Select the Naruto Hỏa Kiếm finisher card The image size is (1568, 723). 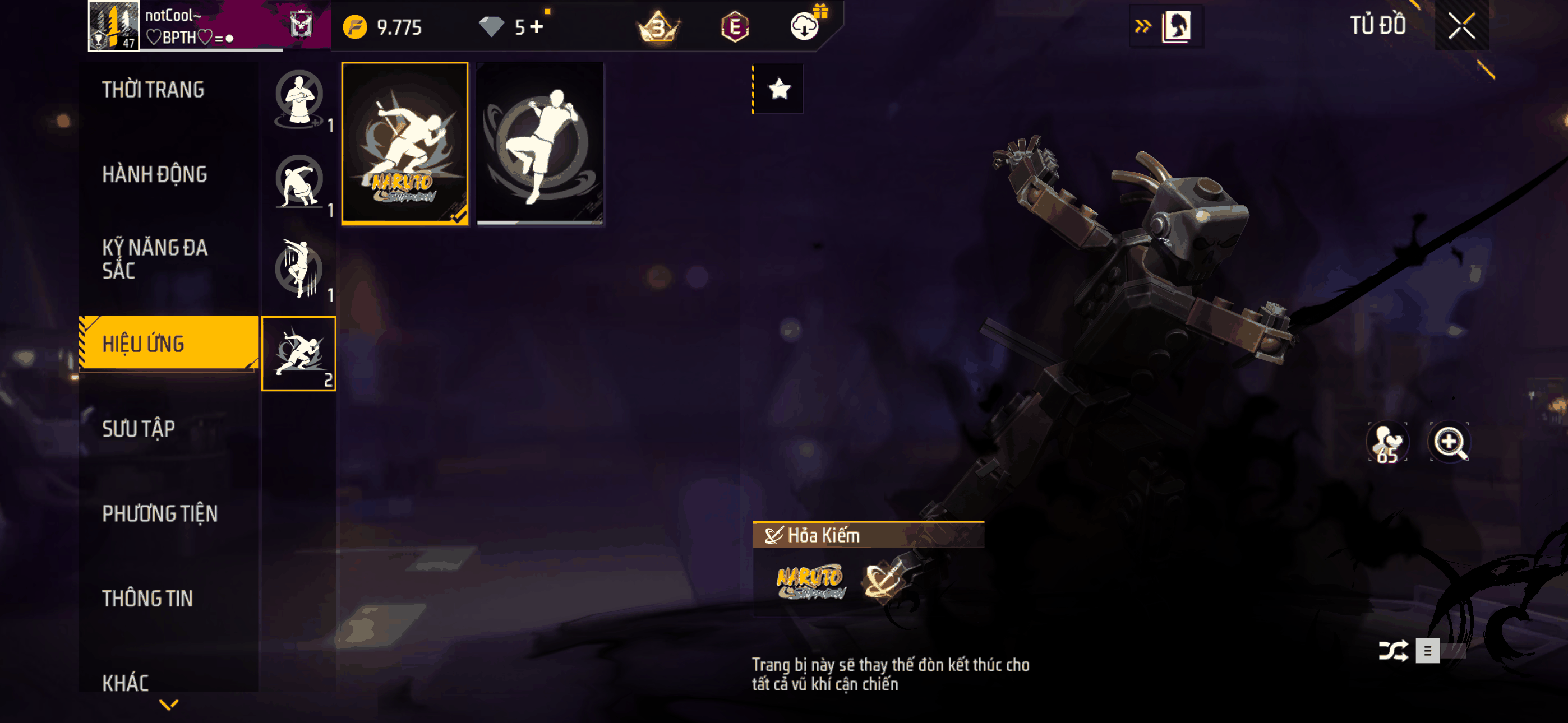(405, 143)
